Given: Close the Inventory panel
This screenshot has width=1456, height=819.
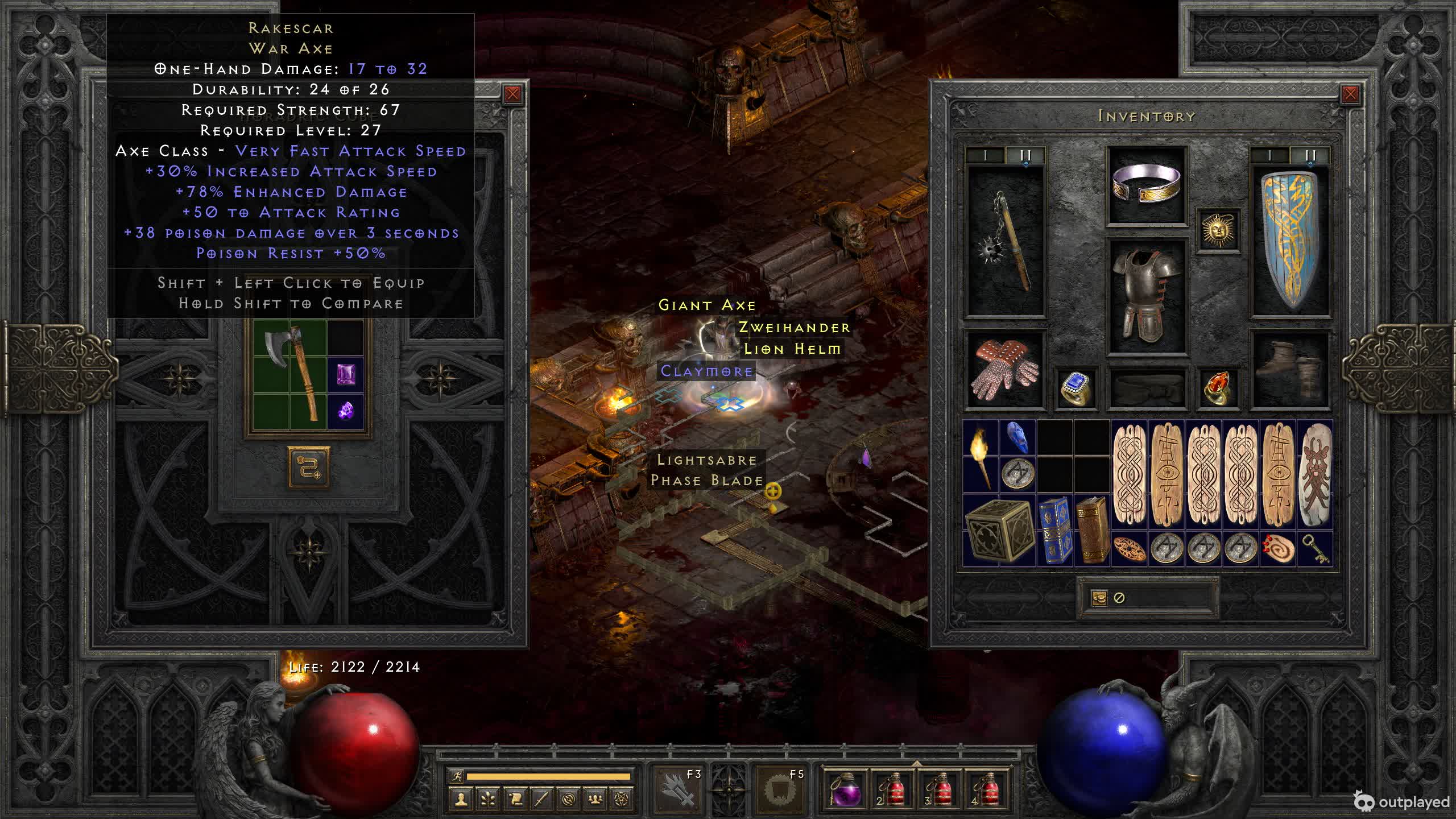Looking at the screenshot, I should tap(1350, 94).
